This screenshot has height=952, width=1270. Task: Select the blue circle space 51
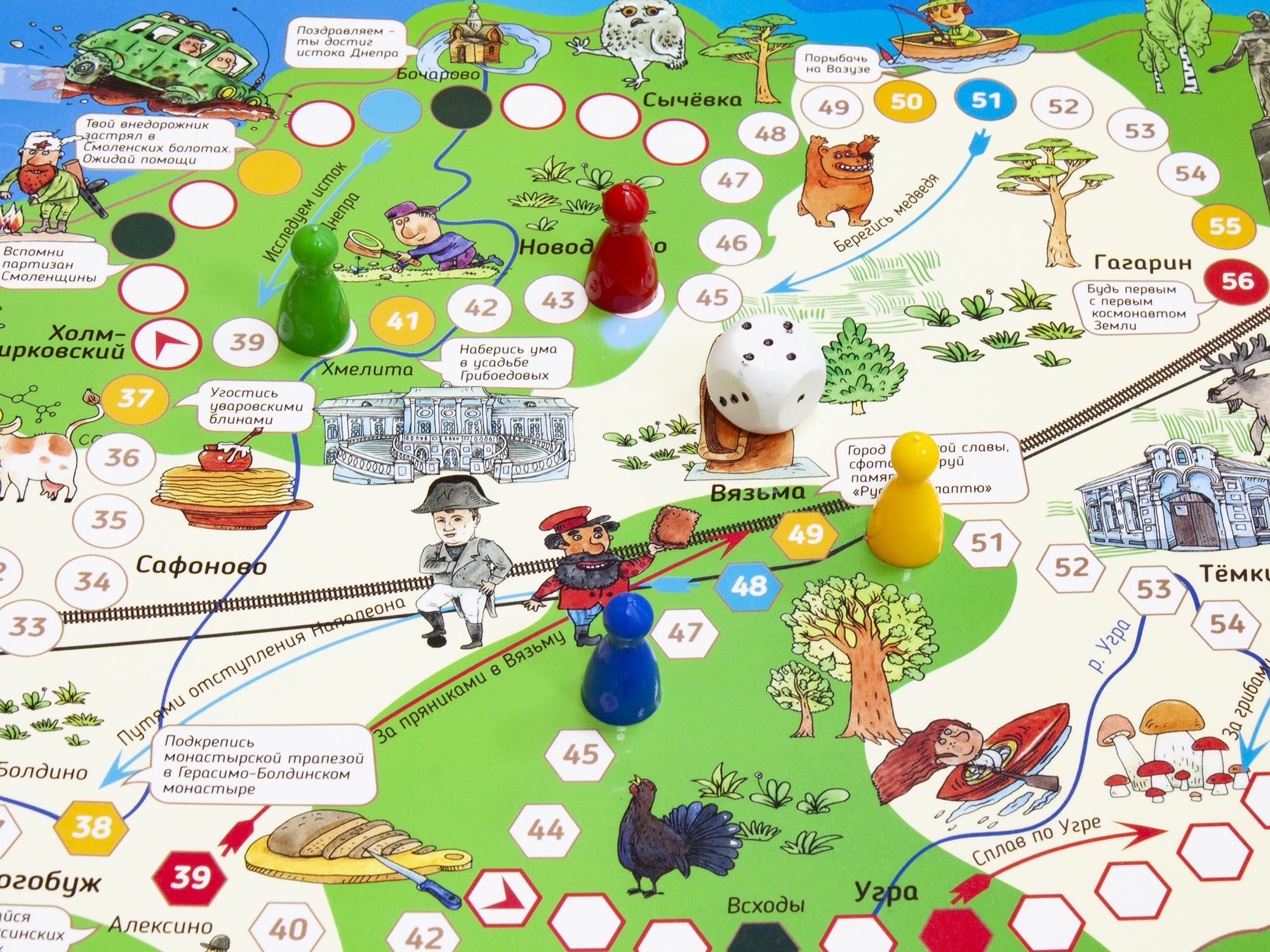(986, 101)
